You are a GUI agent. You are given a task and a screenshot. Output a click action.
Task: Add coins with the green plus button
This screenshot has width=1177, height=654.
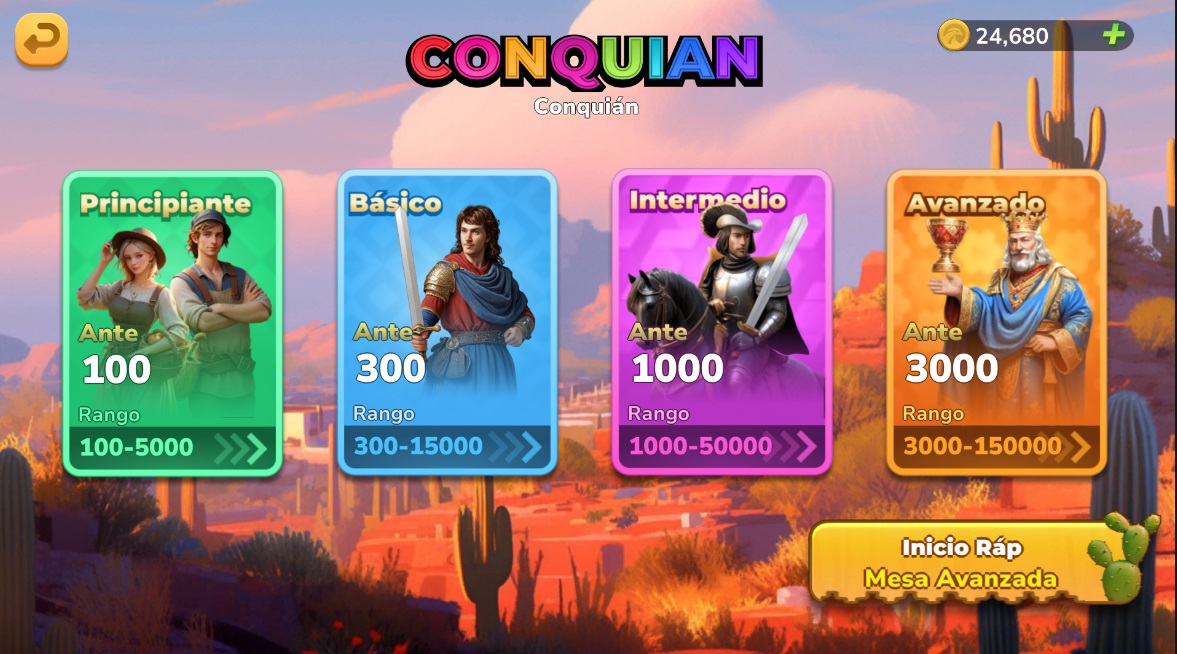tap(1113, 36)
